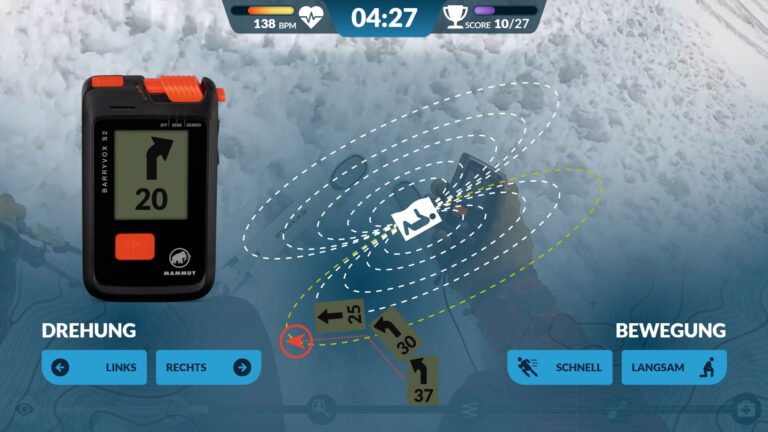Viewport: 768px width, 432px height.
Task: Rotate left with the LINKS button
Action: pos(94,367)
